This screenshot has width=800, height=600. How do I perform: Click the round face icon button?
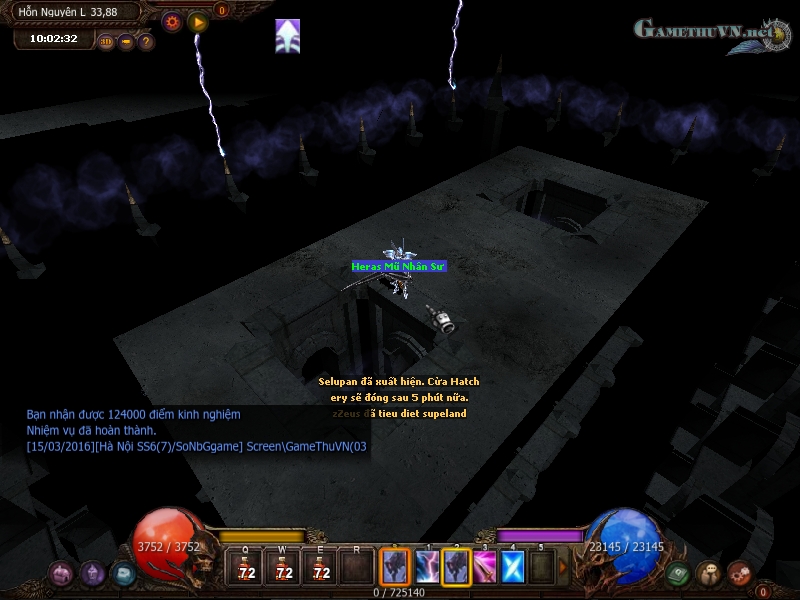[x=709, y=573]
